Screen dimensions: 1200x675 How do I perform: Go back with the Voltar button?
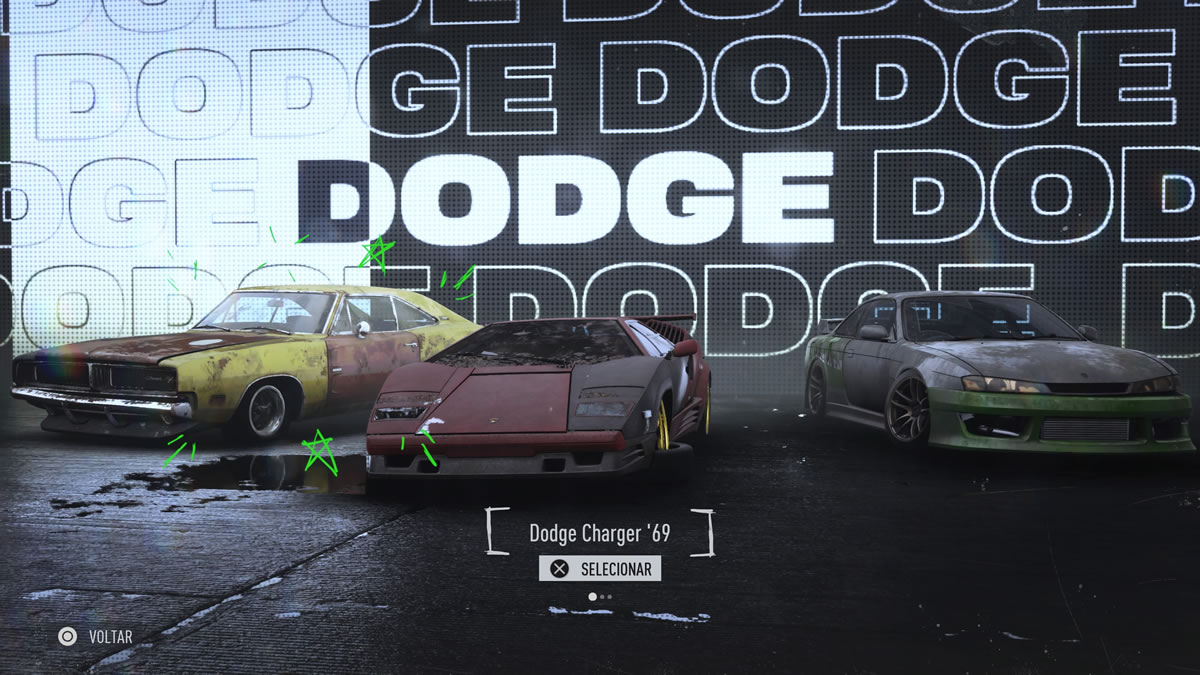click(x=96, y=635)
